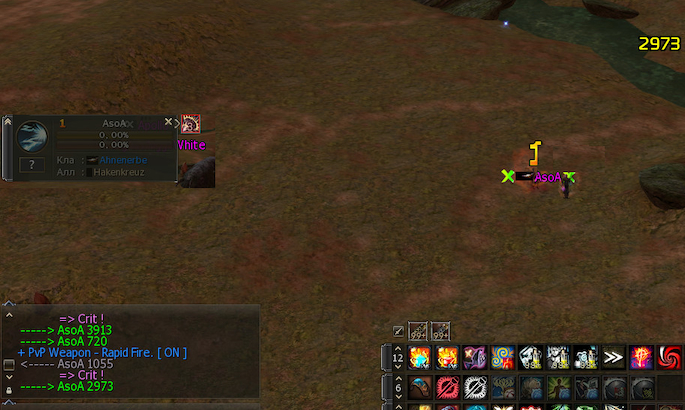Activate the purple cross-slash skill
This screenshot has height=410, width=685.
[474, 357]
